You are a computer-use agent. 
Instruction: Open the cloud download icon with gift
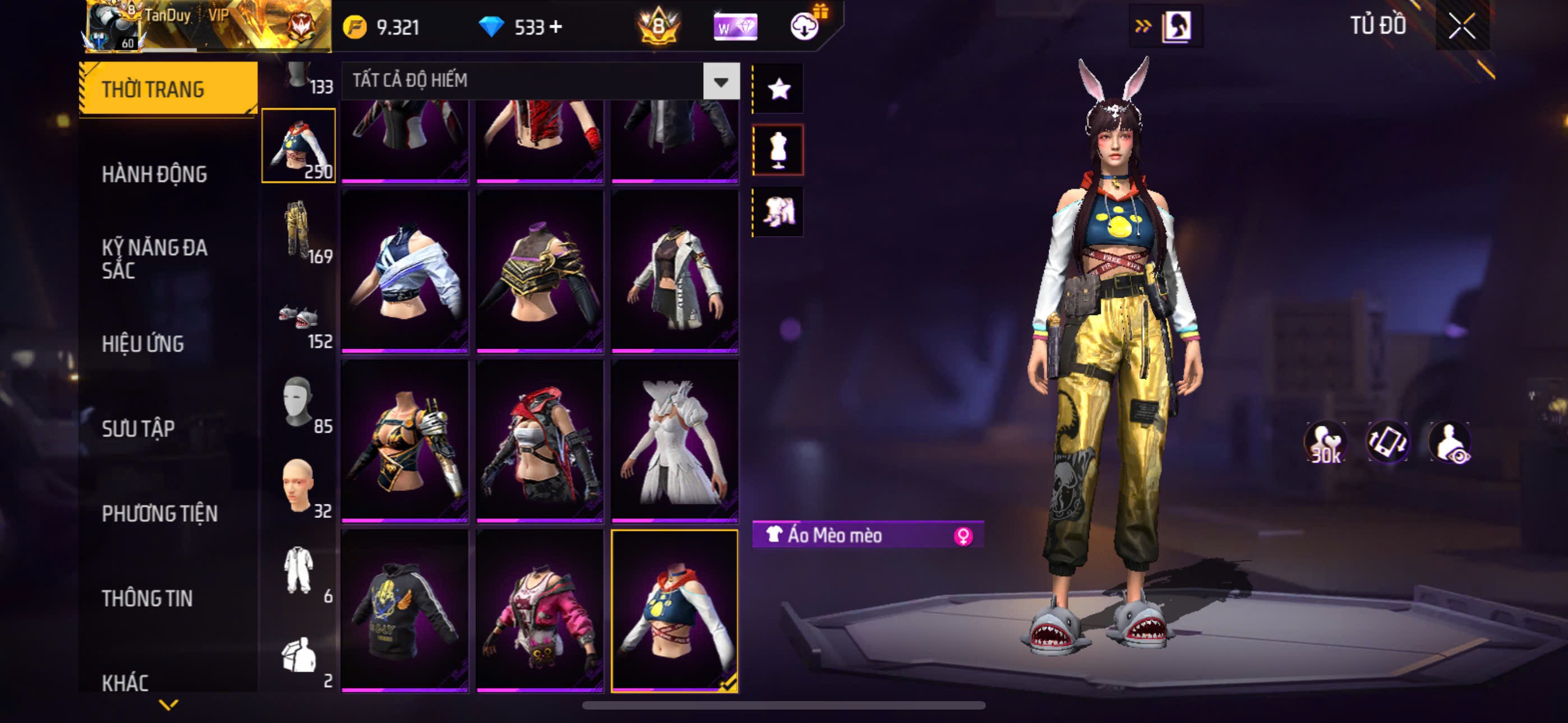(805, 26)
